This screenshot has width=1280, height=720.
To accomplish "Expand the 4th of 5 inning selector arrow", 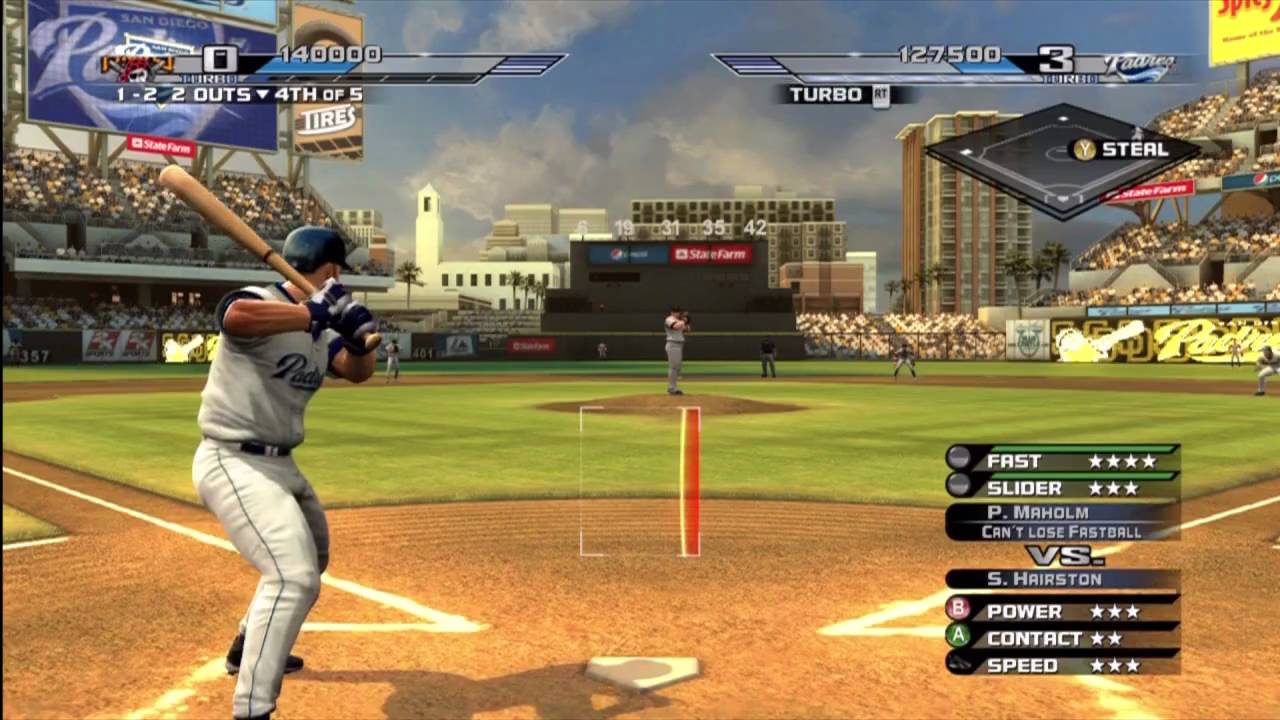I will pyautogui.click(x=263, y=93).
